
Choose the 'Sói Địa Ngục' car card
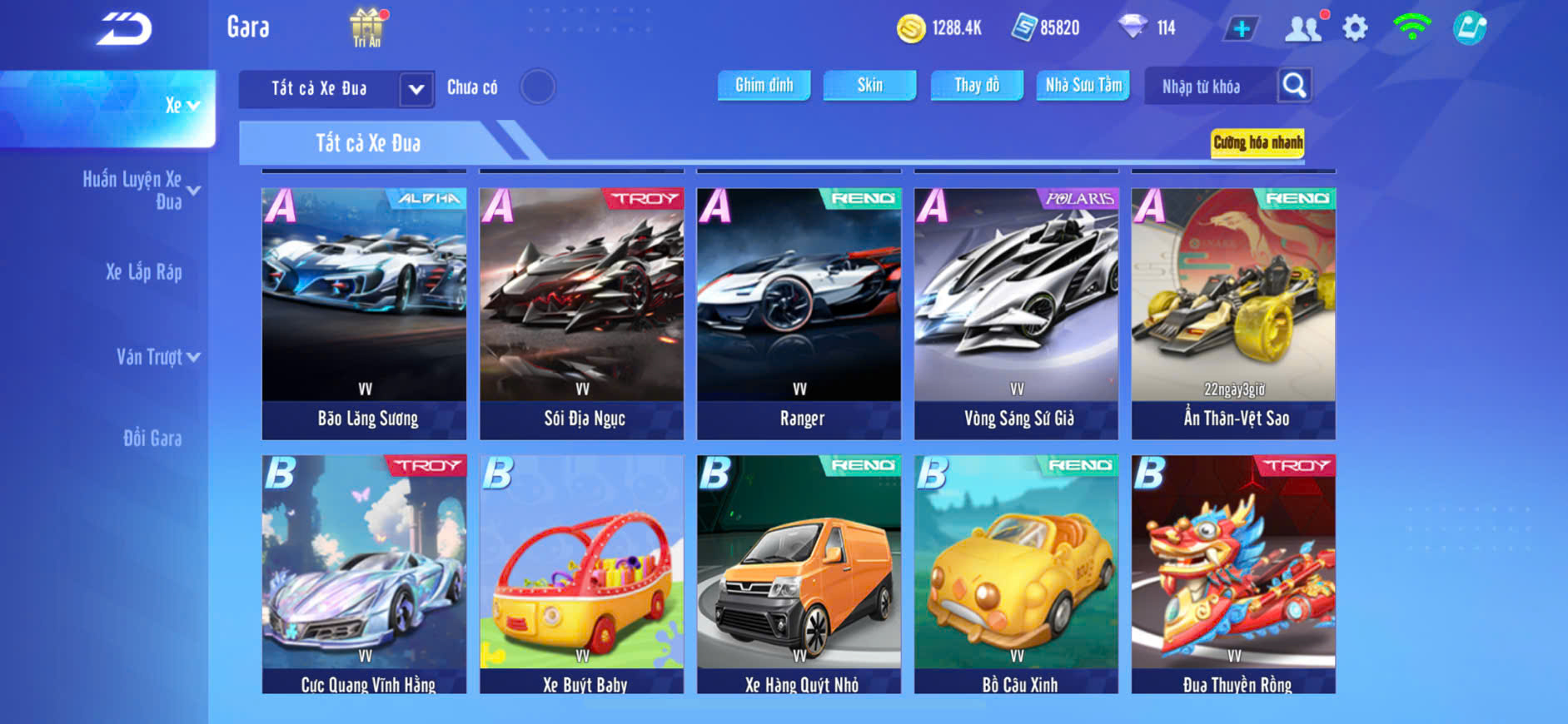click(582, 313)
